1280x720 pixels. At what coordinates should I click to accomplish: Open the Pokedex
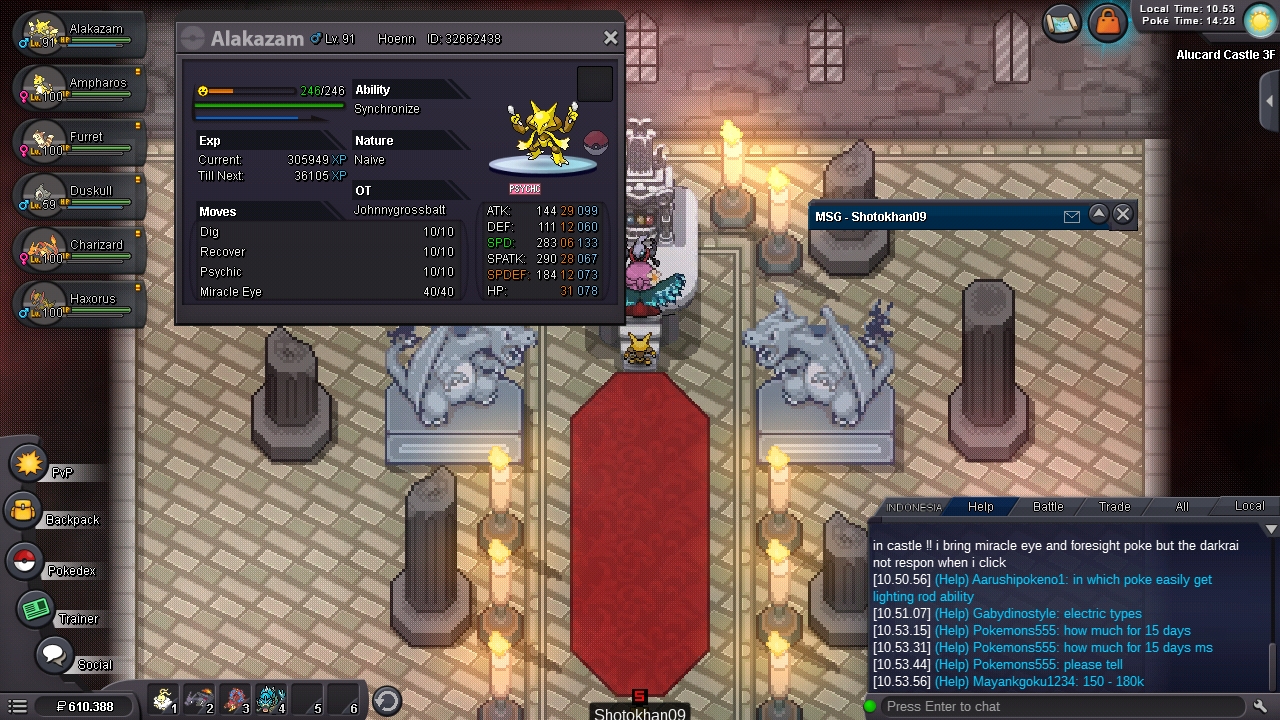pyautogui.click(x=25, y=561)
